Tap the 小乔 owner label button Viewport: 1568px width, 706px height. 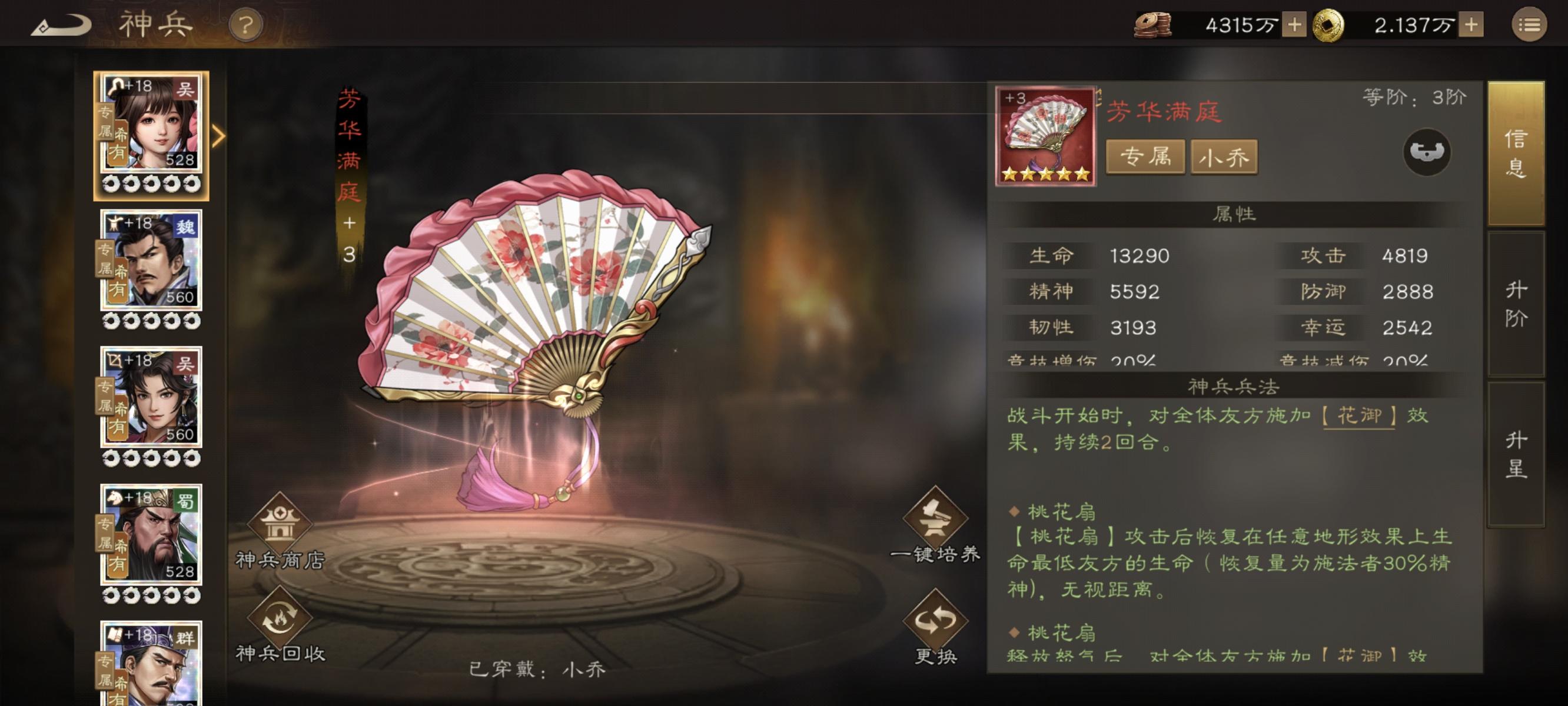point(1224,156)
